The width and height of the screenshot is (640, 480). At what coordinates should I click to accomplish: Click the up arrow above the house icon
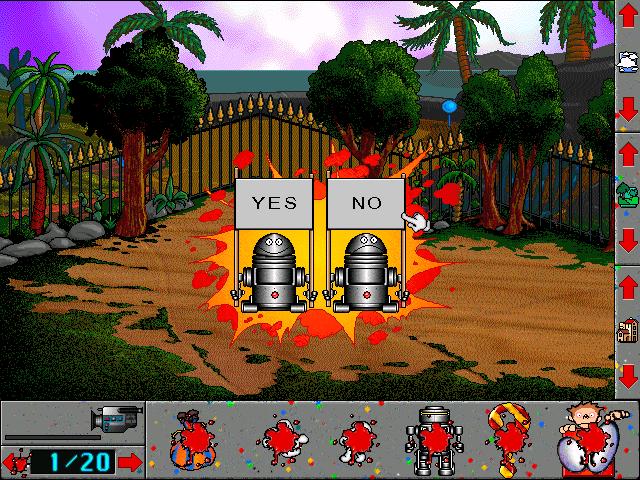click(627, 286)
